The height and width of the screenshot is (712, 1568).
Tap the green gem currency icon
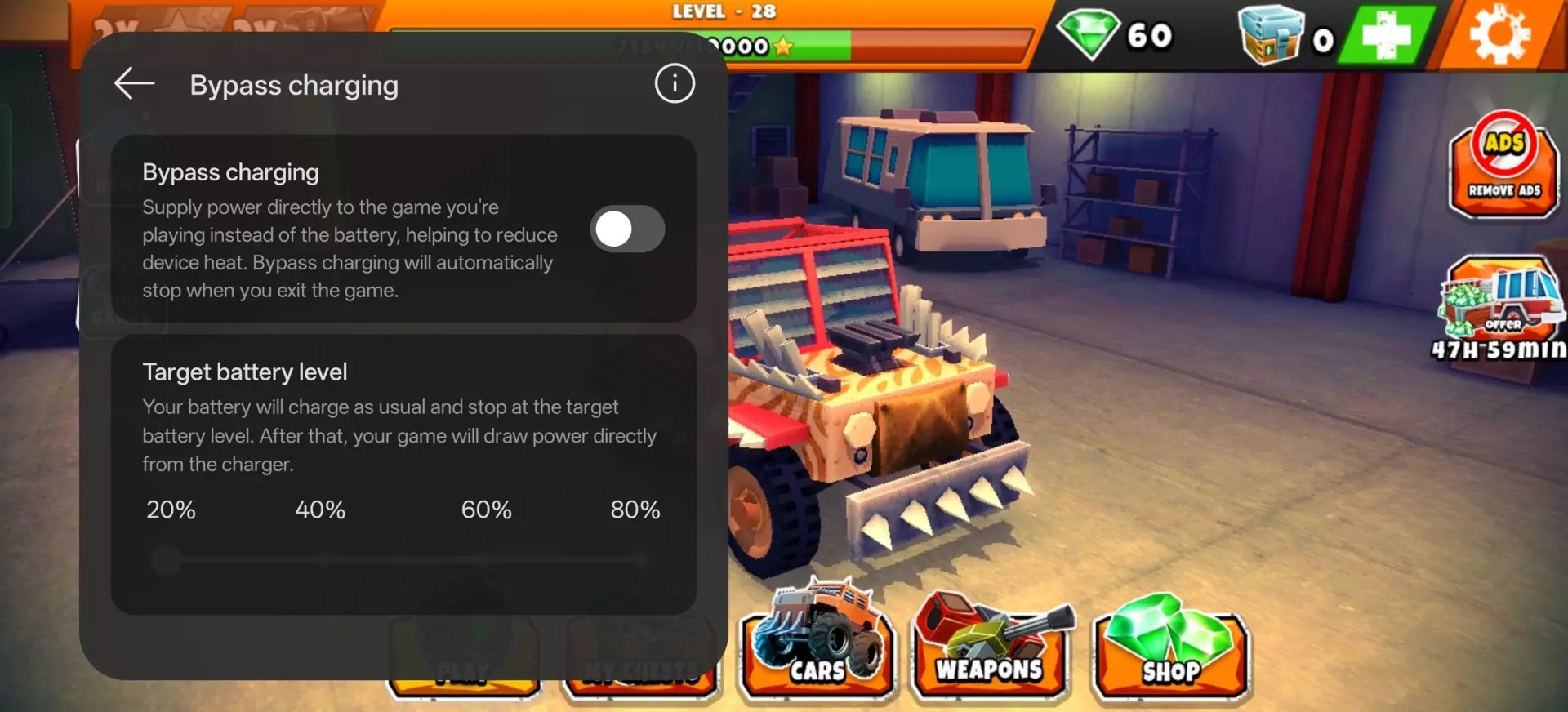1088,34
